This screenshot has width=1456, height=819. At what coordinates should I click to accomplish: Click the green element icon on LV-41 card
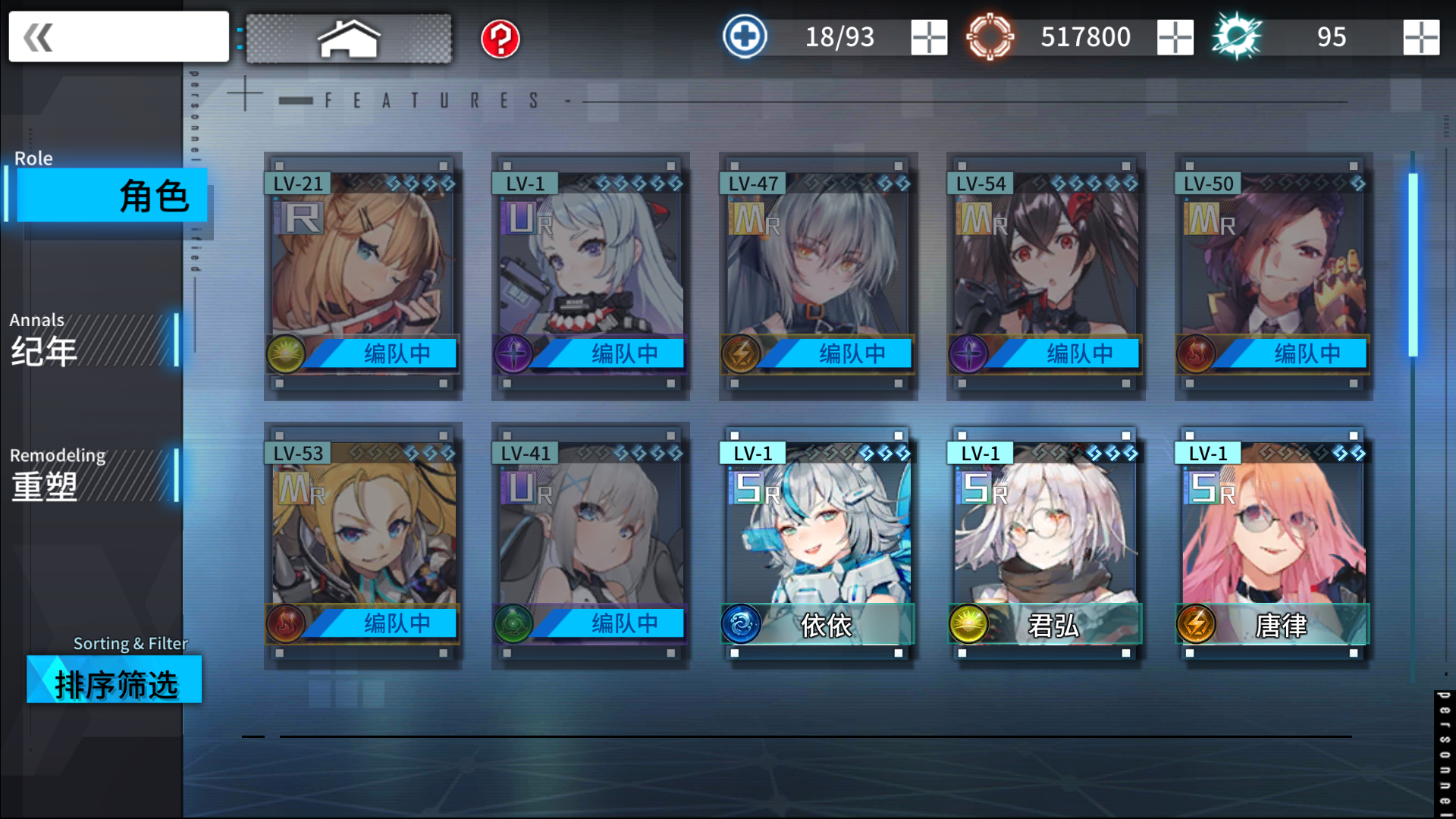[514, 623]
